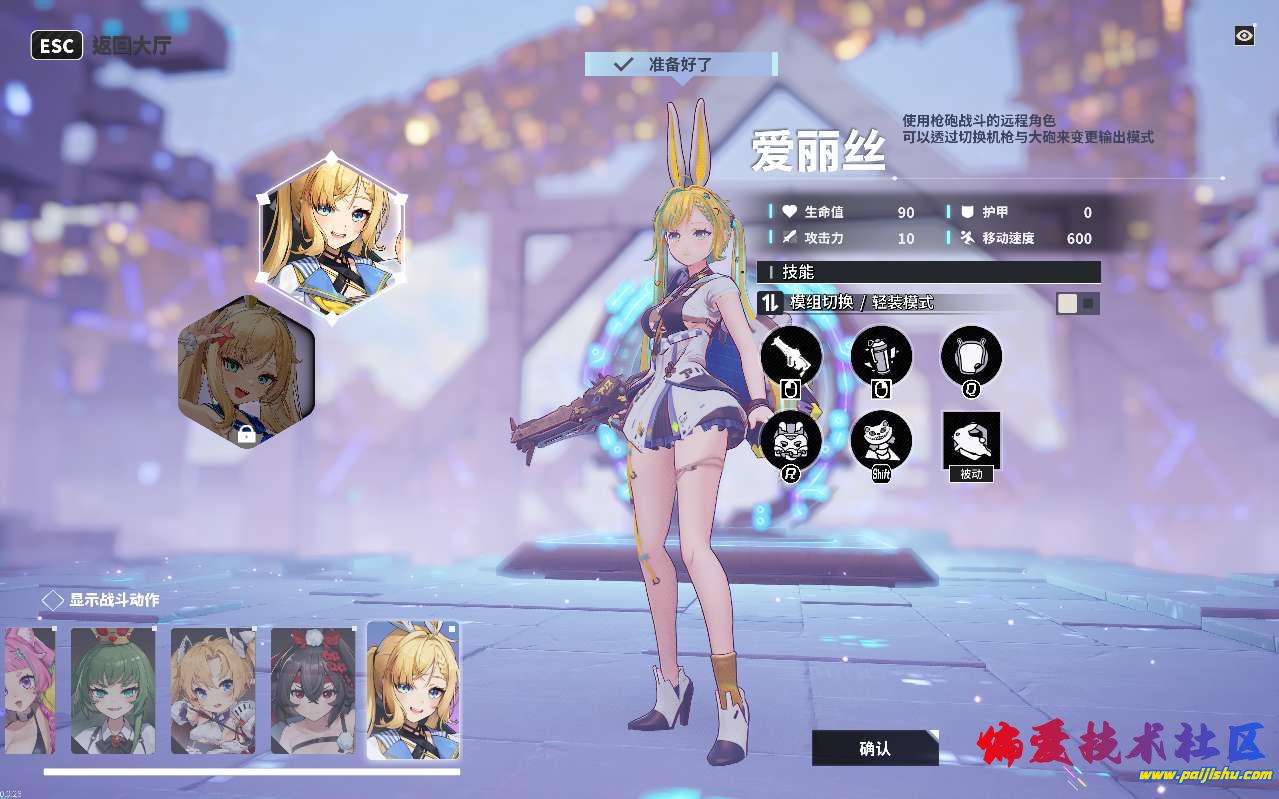Confirm selection with the 确认 button
The width and height of the screenshot is (1279, 799).
point(874,748)
